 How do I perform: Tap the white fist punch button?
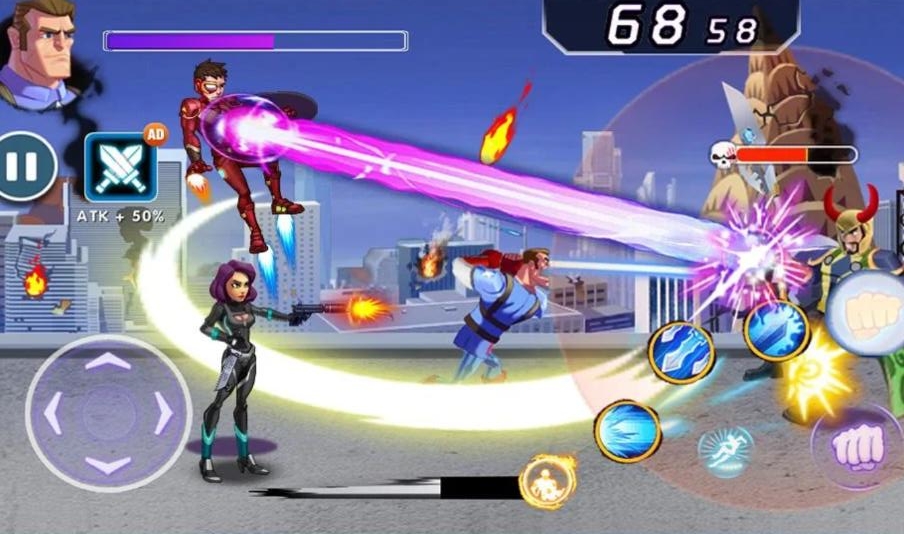coord(868,311)
